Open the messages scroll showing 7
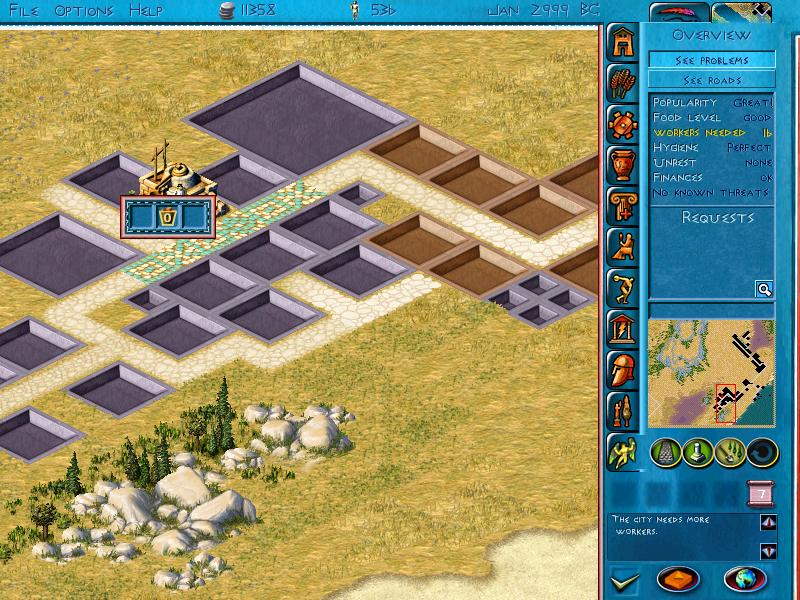 [x=760, y=494]
